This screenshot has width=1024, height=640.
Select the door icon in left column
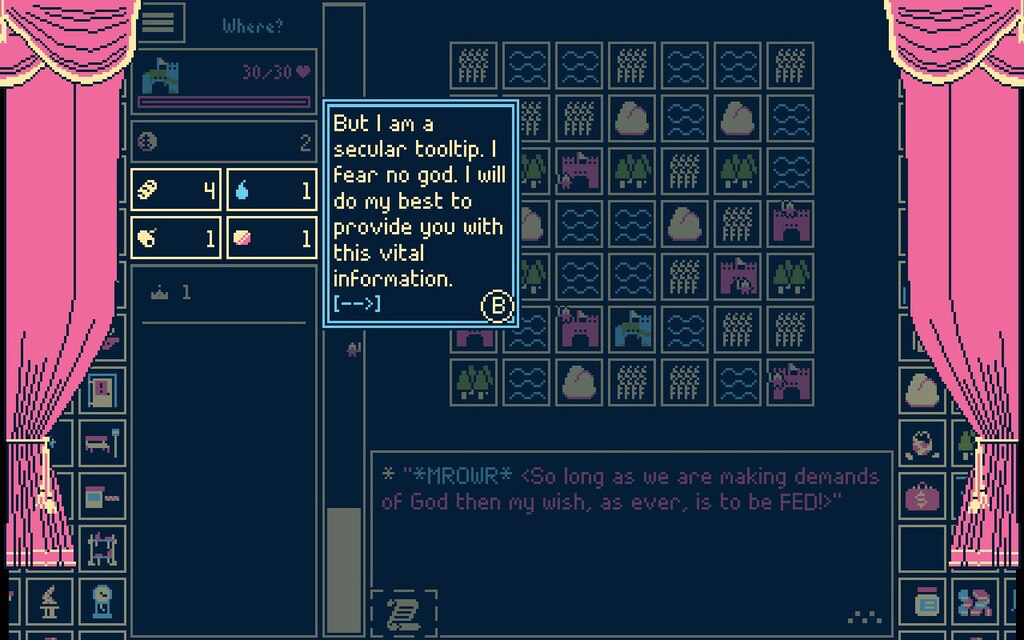click(x=103, y=390)
